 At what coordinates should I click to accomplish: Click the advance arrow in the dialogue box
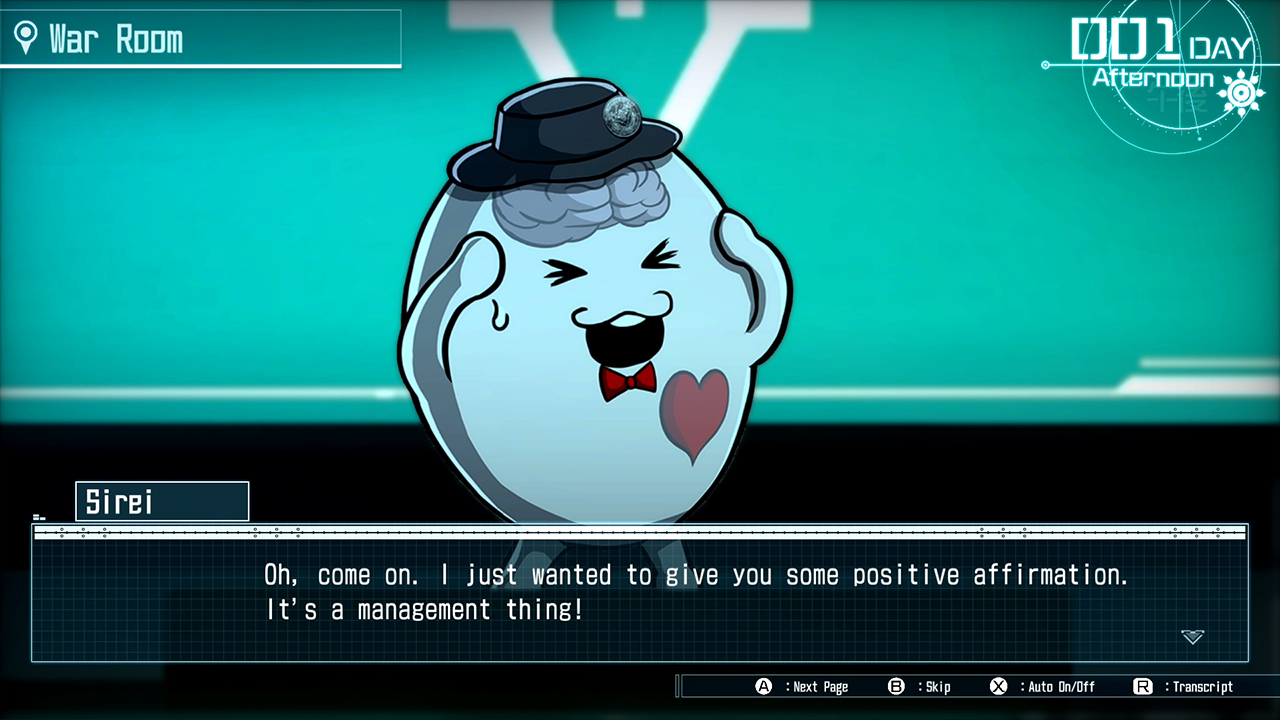pos(1192,637)
